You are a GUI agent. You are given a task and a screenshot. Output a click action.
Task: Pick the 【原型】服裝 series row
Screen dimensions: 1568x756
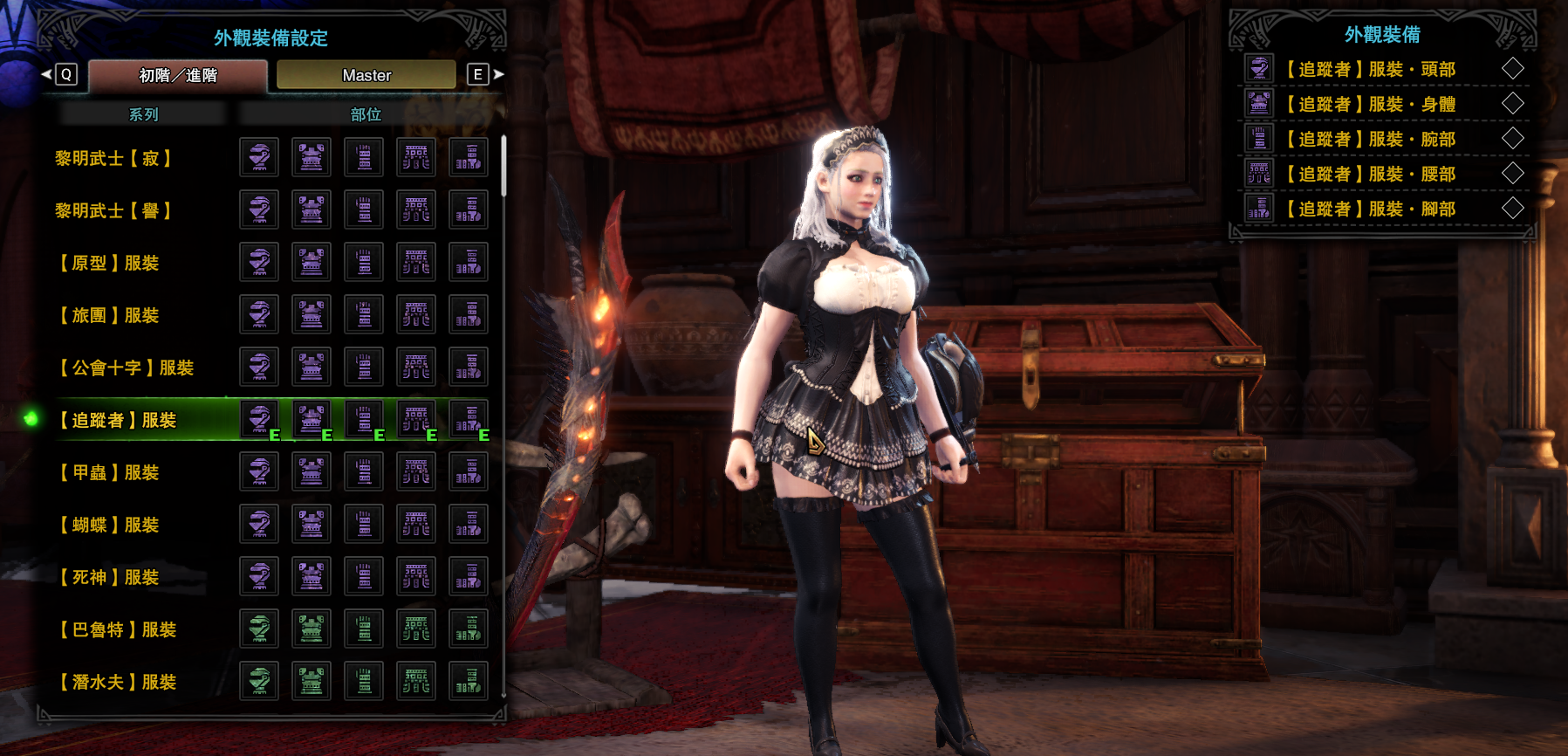(x=109, y=264)
